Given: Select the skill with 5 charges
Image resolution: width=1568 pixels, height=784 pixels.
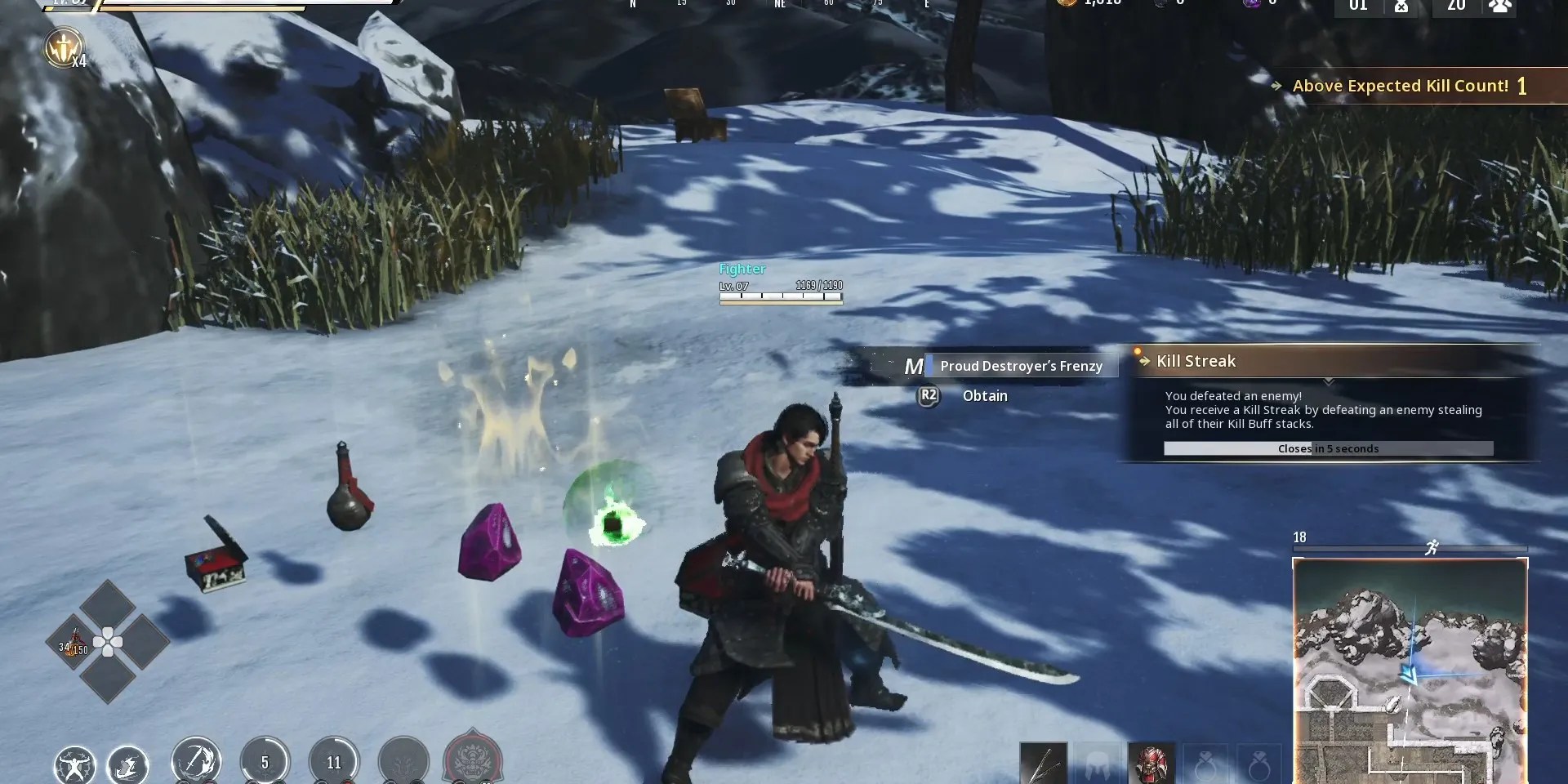Looking at the screenshot, I should [x=265, y=761].
